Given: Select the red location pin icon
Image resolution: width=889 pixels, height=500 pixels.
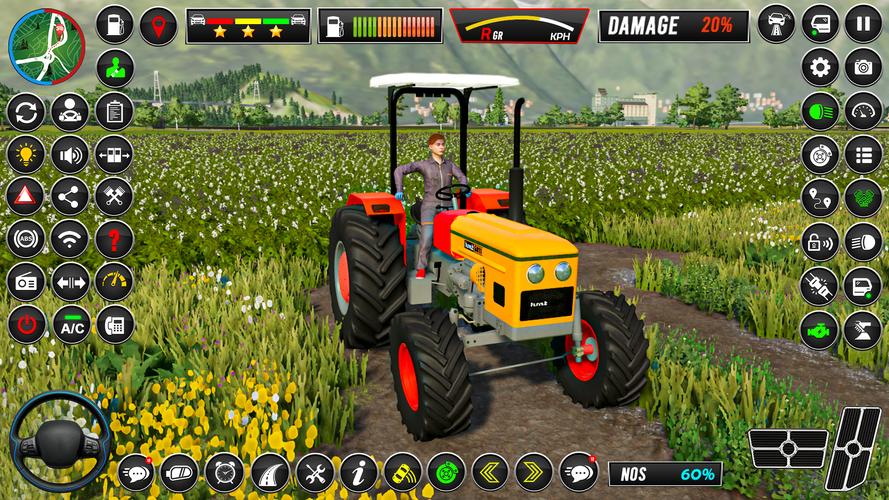Looking at the screenshot, I should coord(158,25).
